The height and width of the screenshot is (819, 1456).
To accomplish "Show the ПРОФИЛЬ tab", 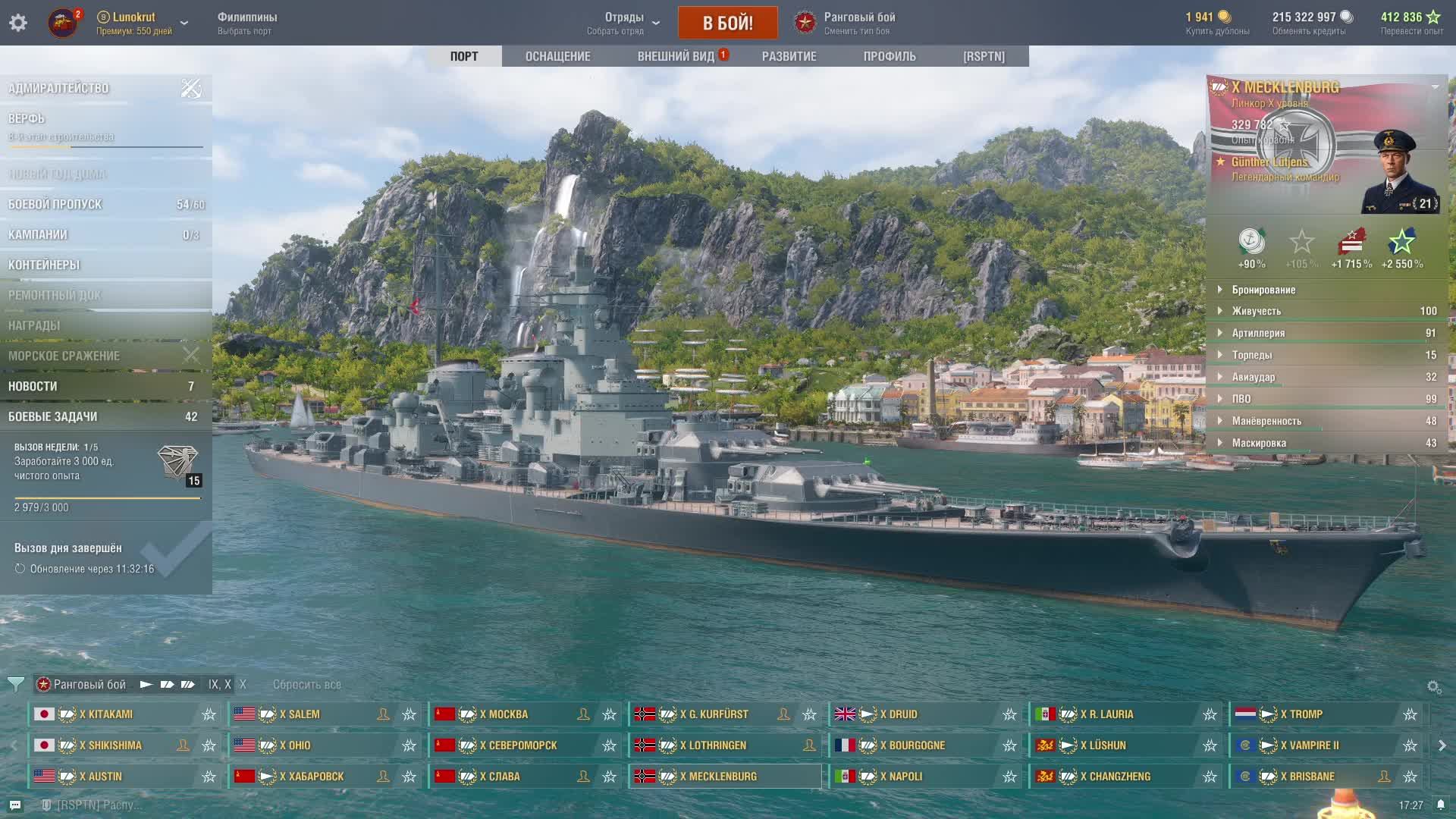I will click(889, 56).
